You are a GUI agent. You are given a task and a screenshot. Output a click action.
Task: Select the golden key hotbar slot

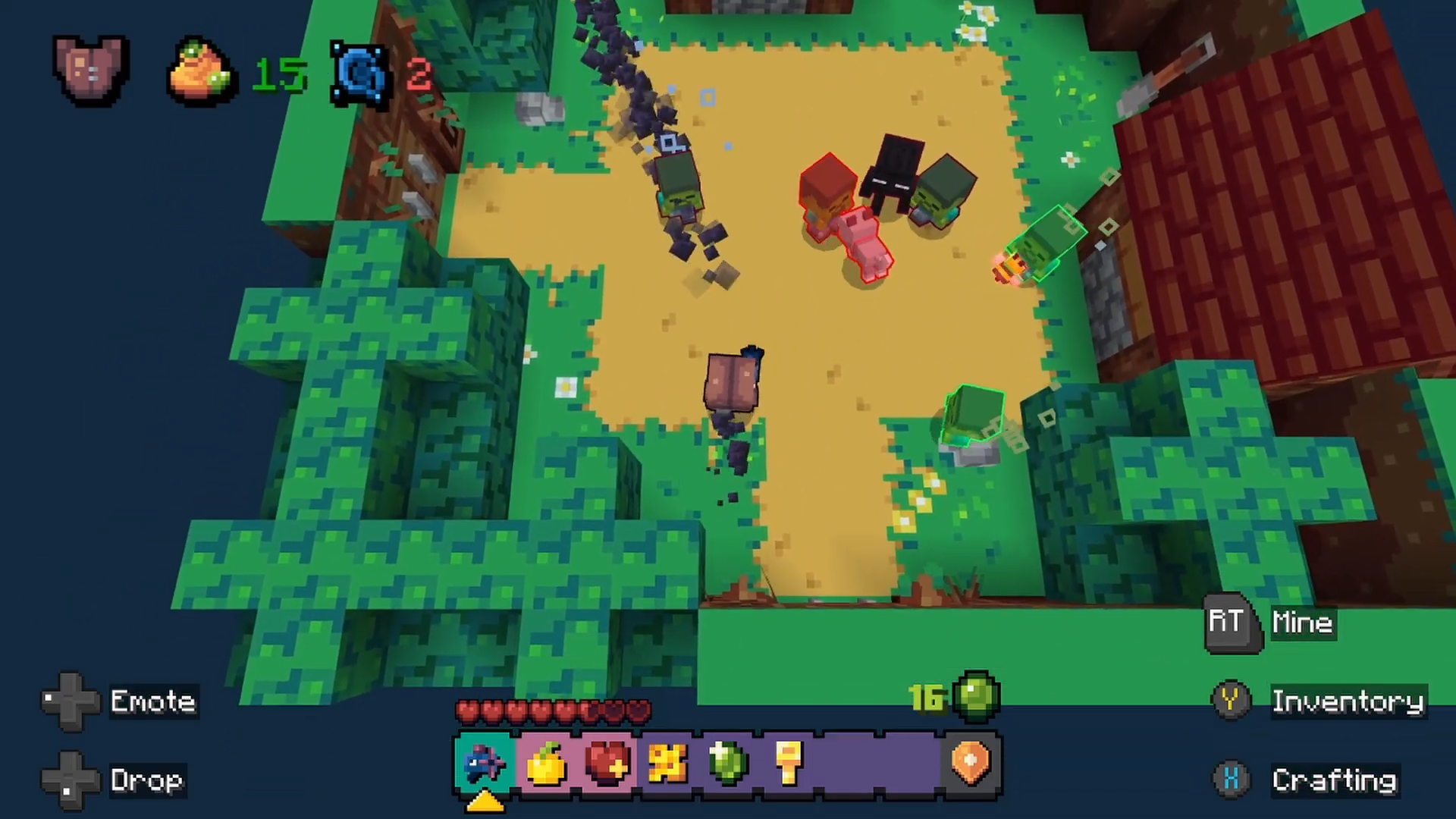click(x=789, y=764)
